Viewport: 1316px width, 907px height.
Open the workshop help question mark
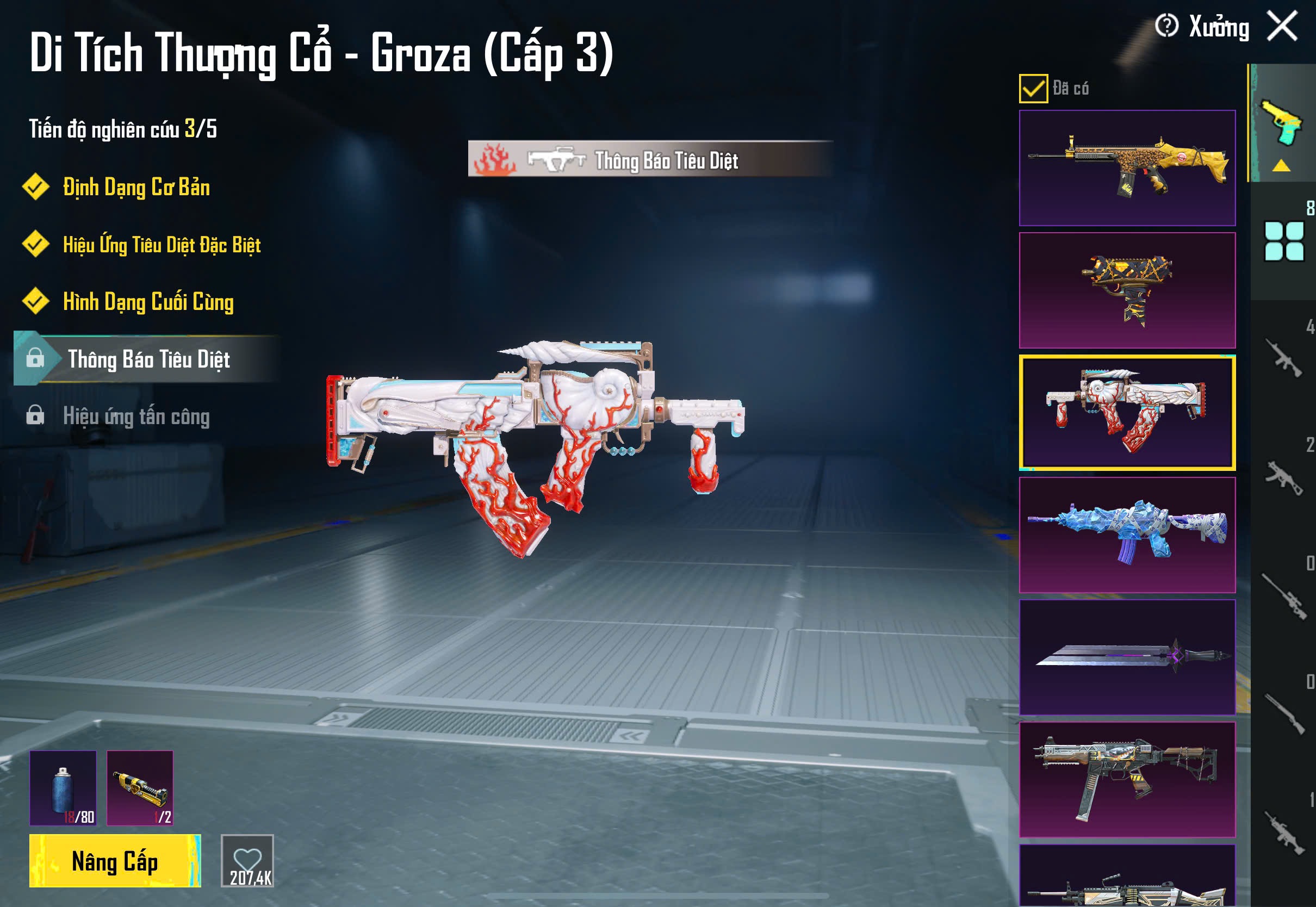pos(1166,26)
